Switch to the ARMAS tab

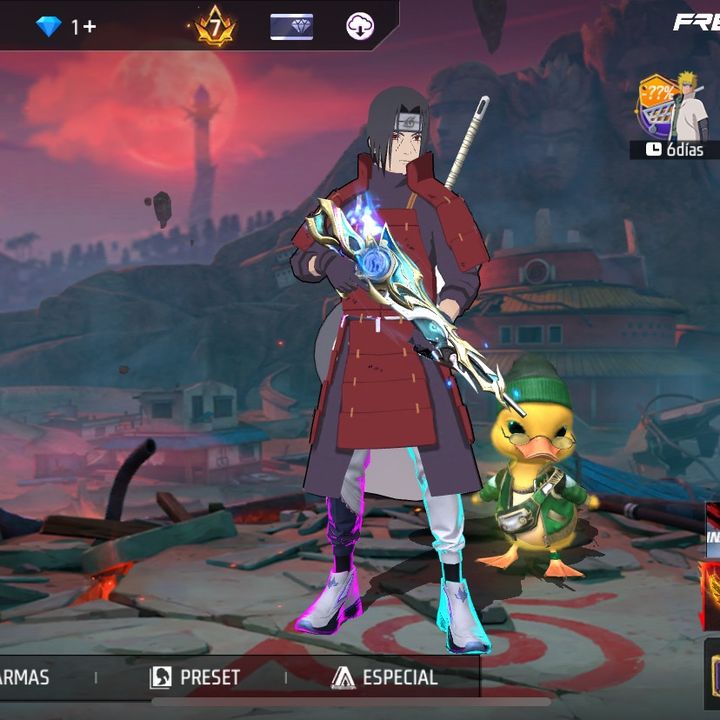pos(25,677)
